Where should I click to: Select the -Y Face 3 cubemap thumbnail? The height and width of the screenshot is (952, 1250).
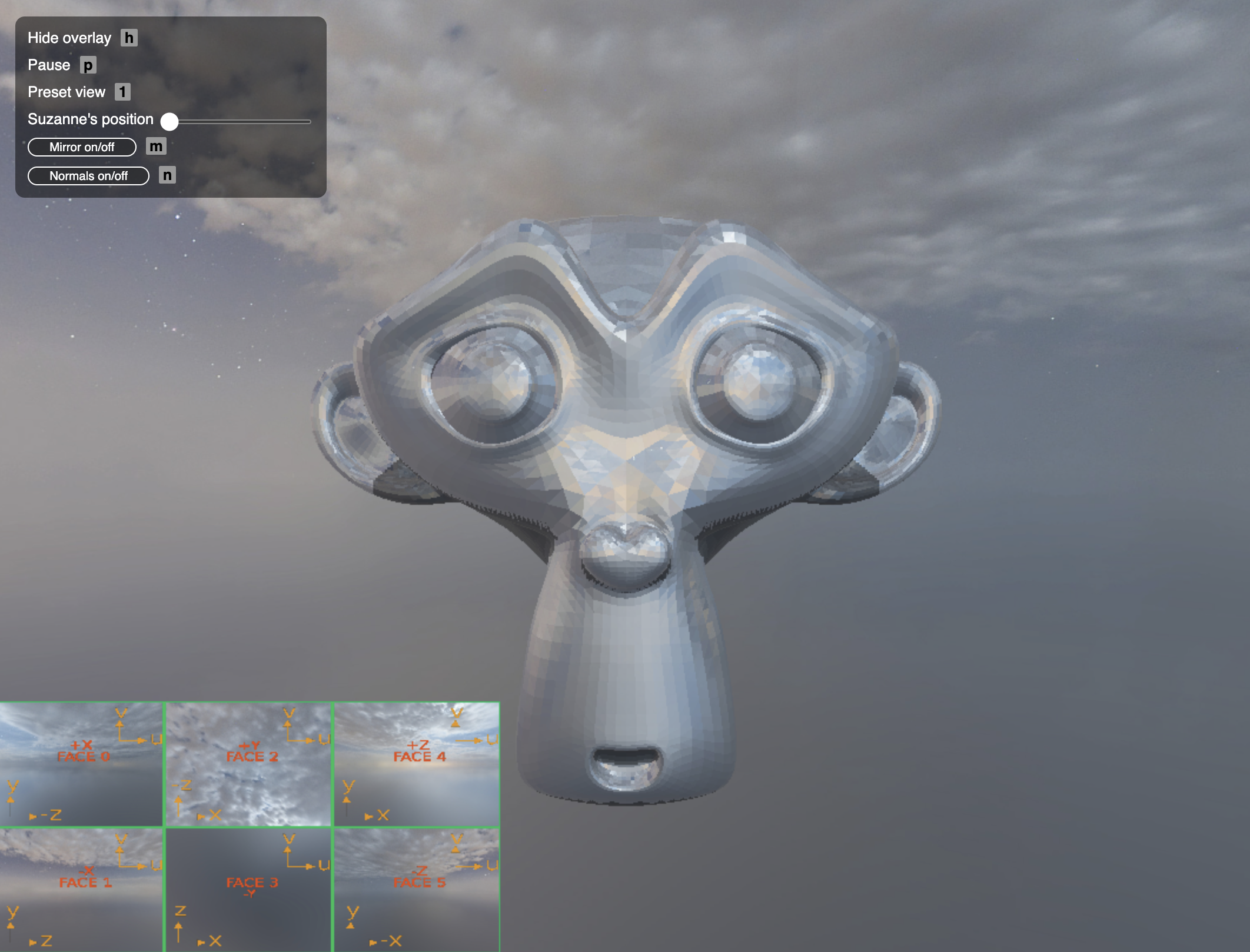249,890
